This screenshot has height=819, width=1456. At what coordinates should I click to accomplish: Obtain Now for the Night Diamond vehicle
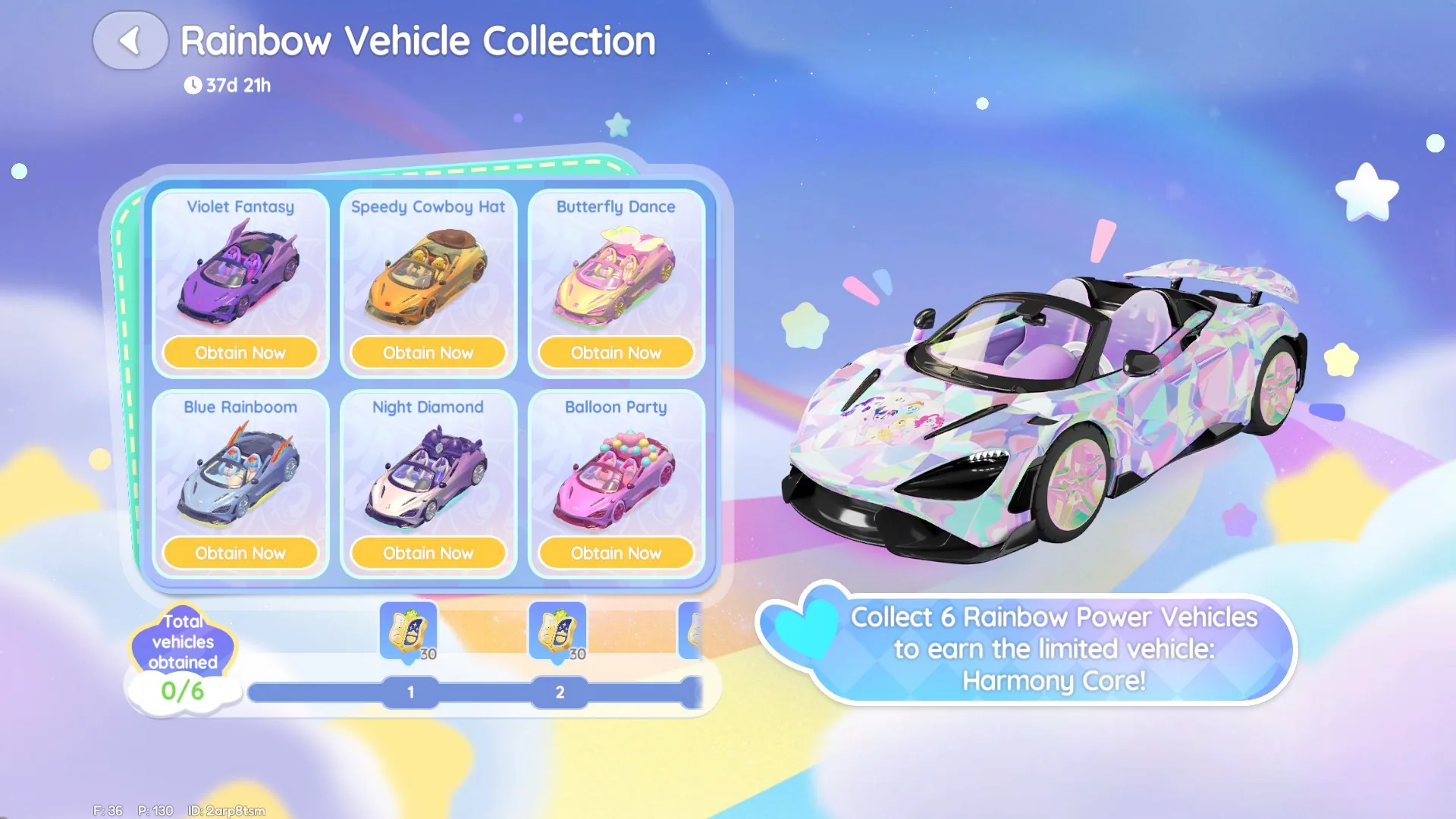point(428,553)
